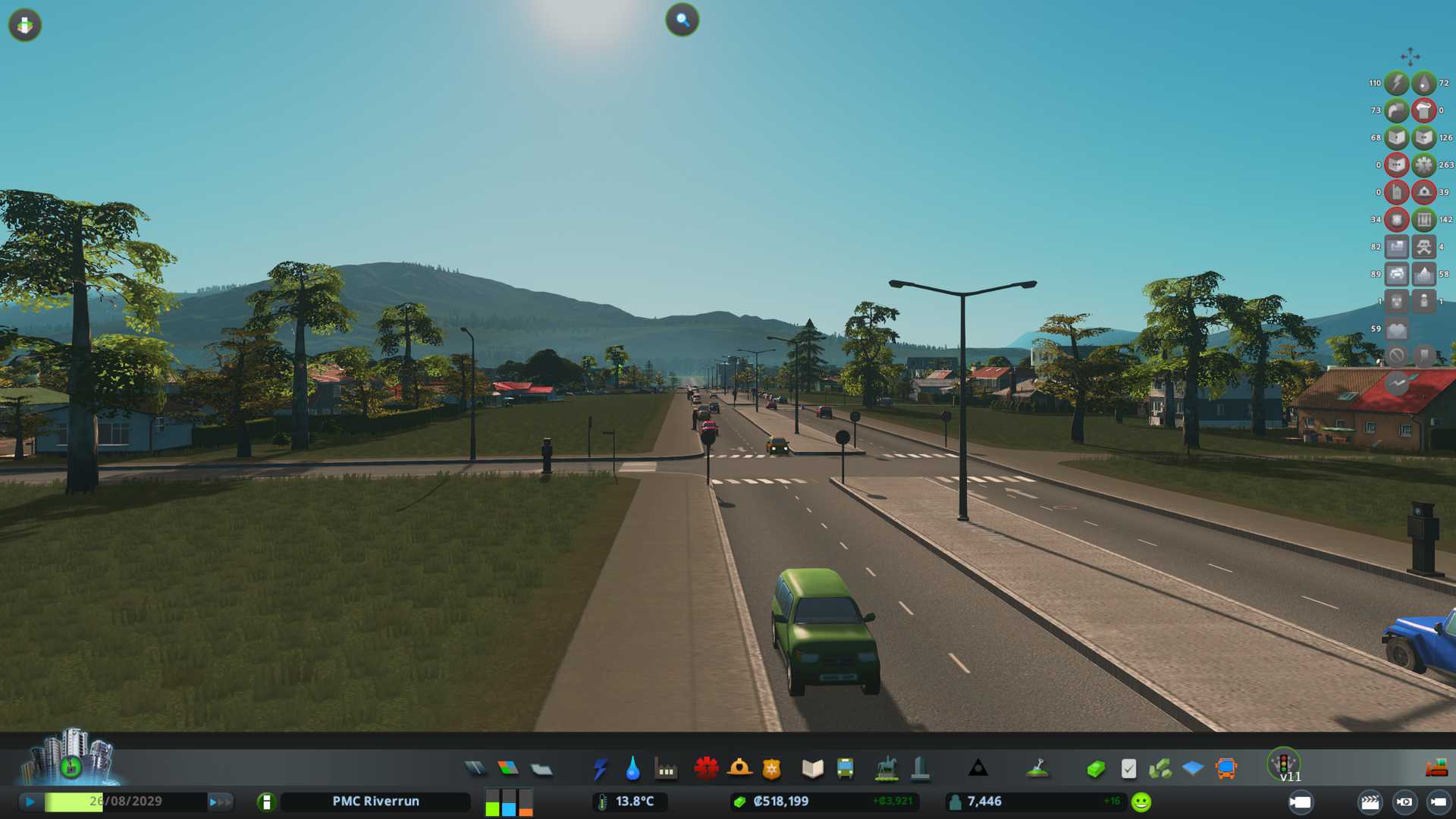1456x819 pixels.
Task: Open Water and Sewage menu
Action: [x=632, y=769]
